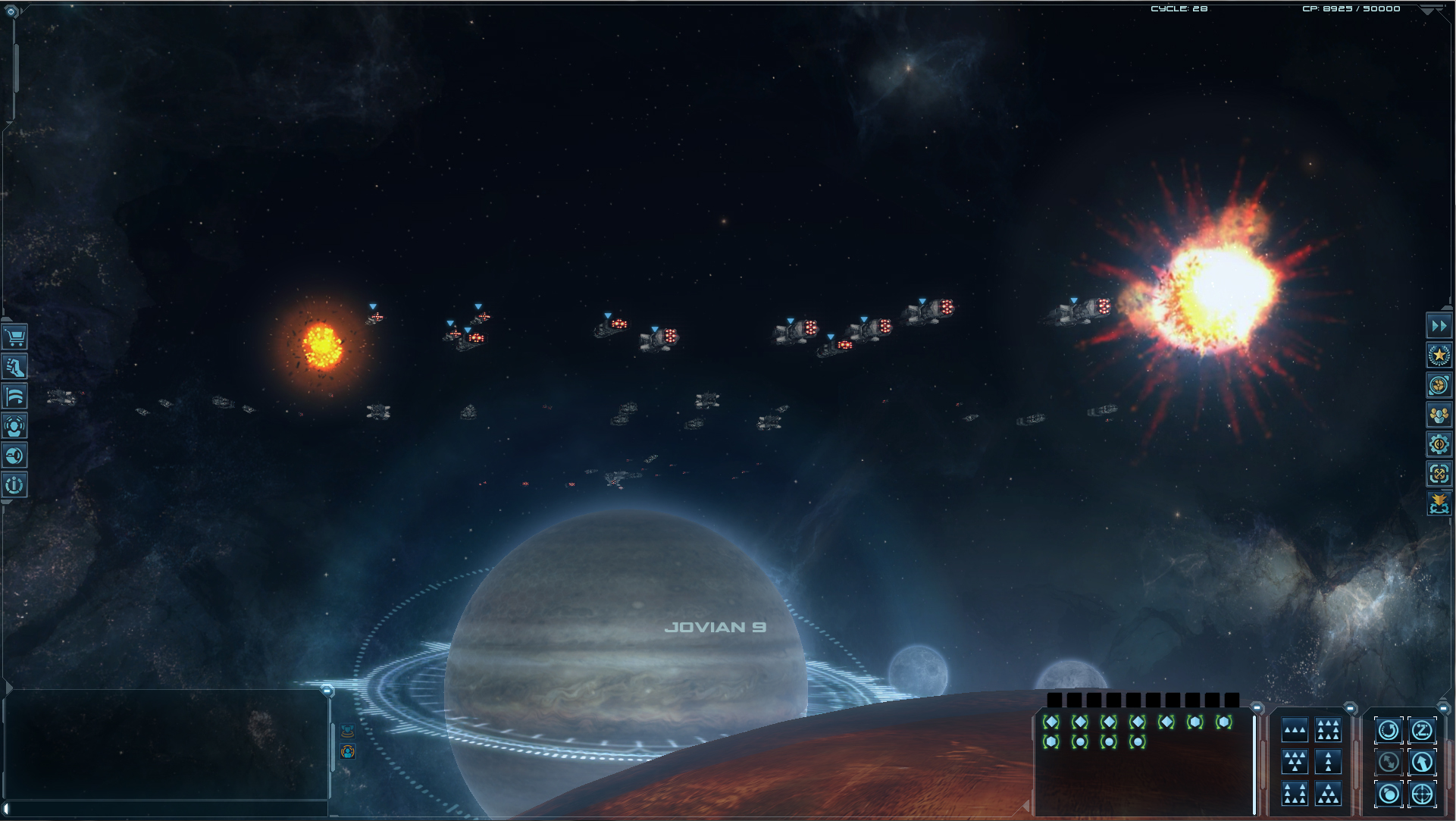The width and height of the screenshot is (1456, 821).
Task: Click the raised fist icon
Action: click(14, 367)
